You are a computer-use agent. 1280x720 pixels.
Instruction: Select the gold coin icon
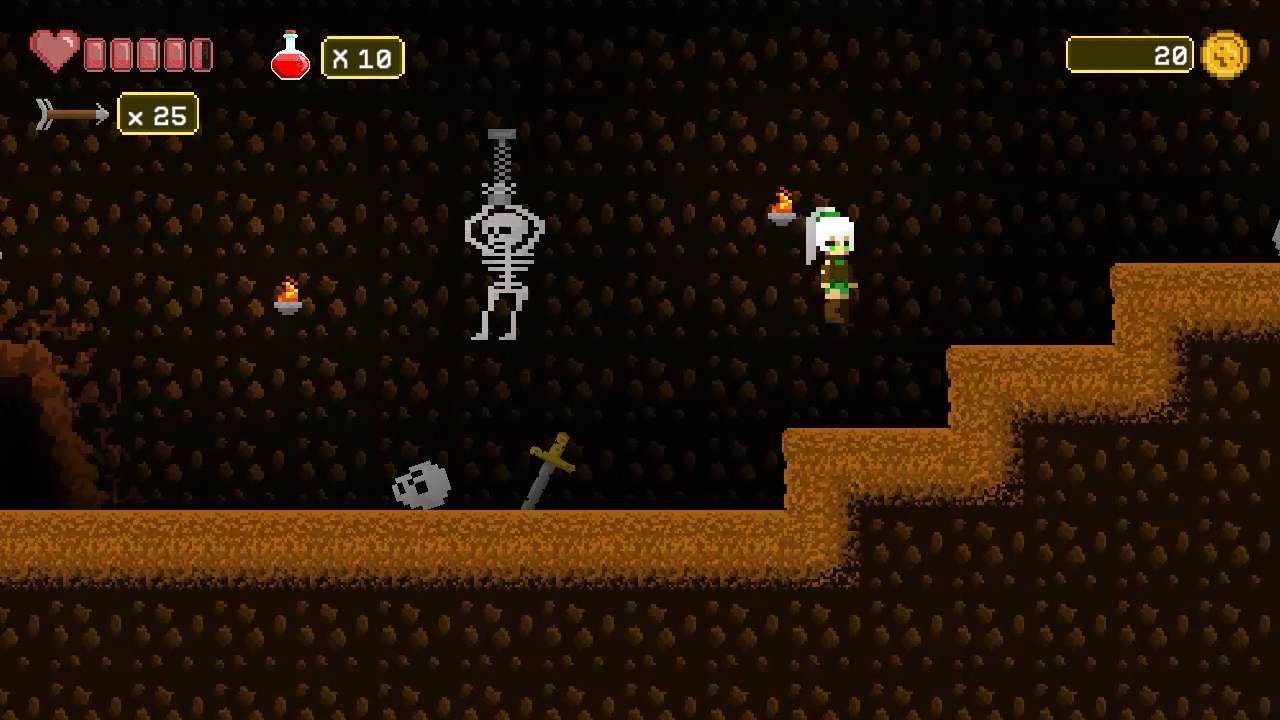[1226, 55]
